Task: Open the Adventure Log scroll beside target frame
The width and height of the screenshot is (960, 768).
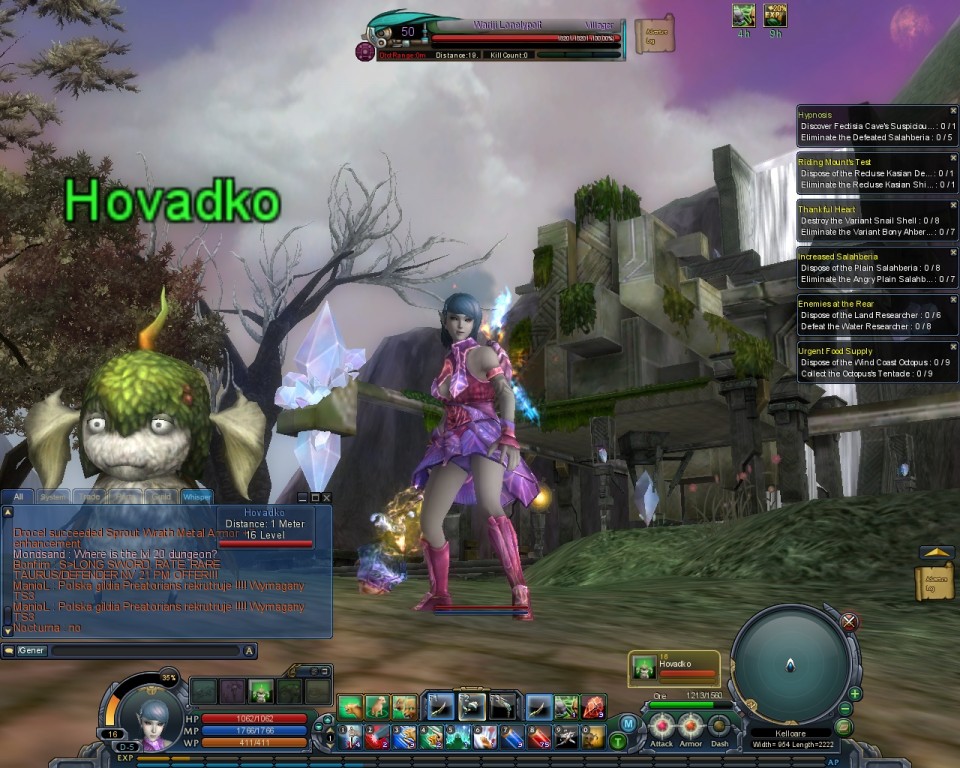Action: (x=654, y=35)
